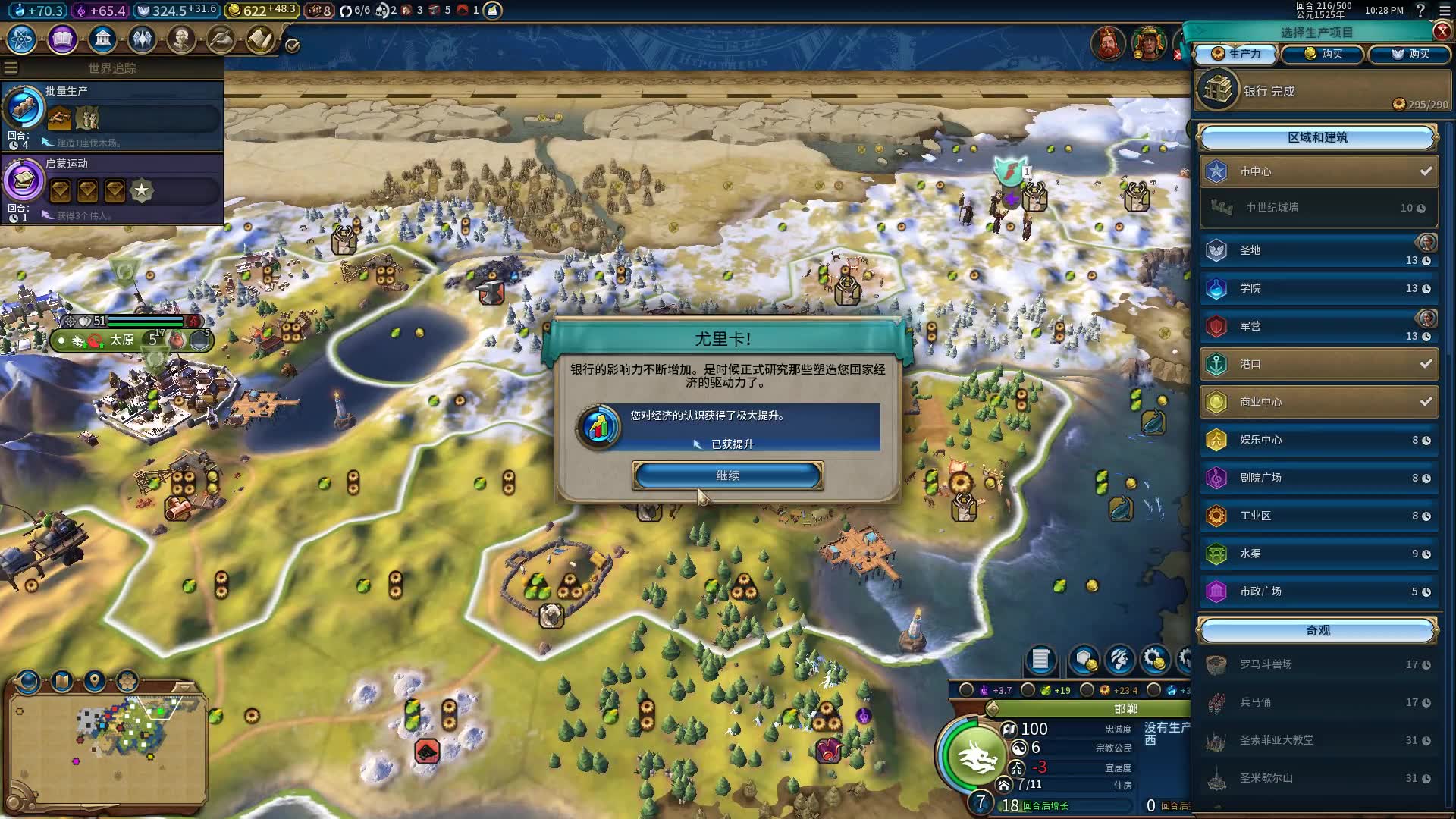Build the 剧院广场 theater square
Screen dimensions: 1456x819
(x=1319, y=478)
